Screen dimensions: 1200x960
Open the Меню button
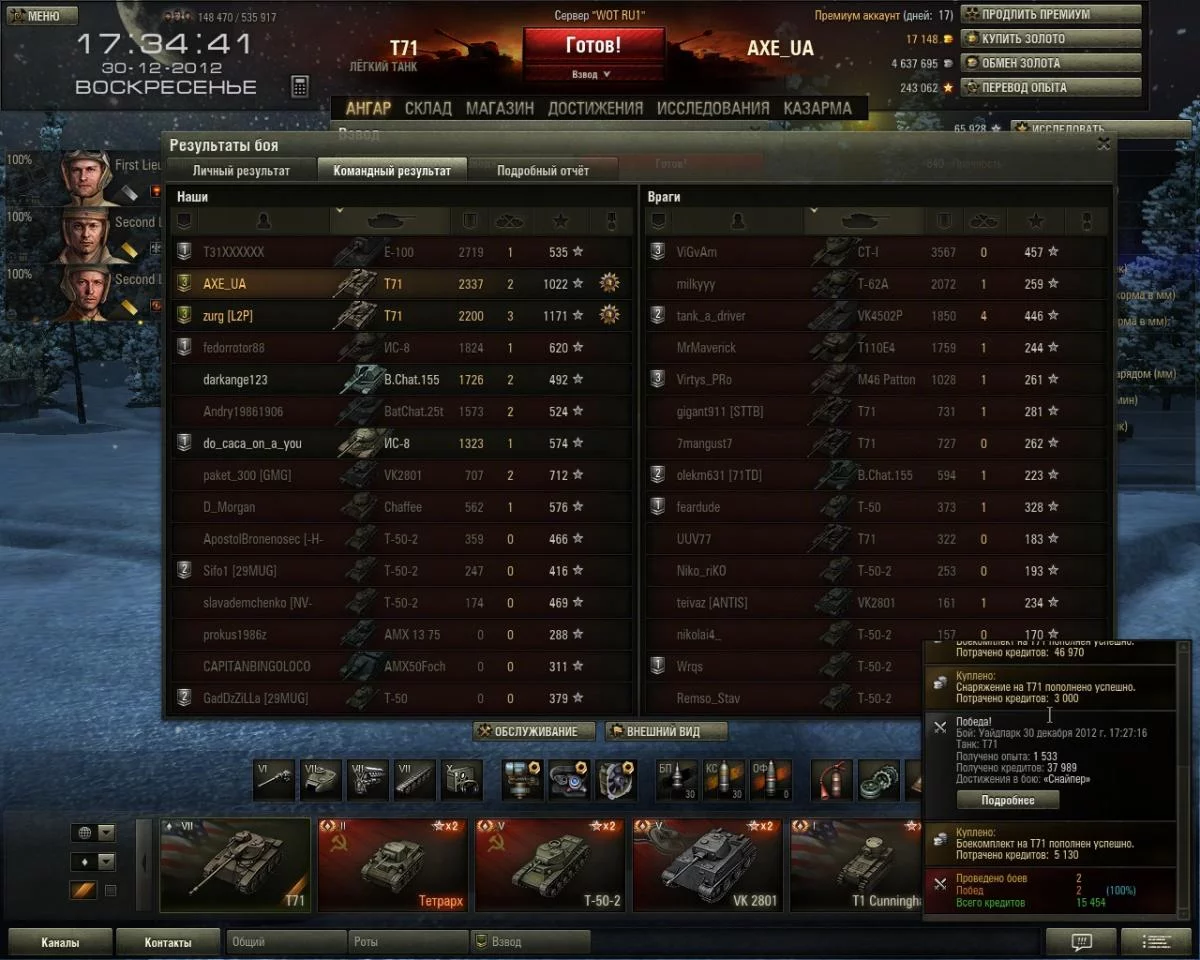(x=42, y=16)
